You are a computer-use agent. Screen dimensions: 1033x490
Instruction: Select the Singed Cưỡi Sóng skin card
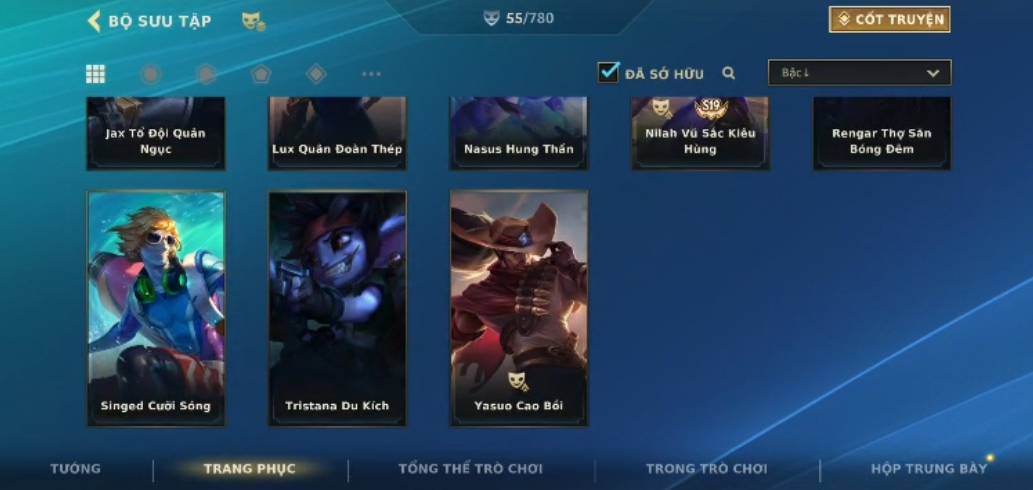(x=156, y=308)
